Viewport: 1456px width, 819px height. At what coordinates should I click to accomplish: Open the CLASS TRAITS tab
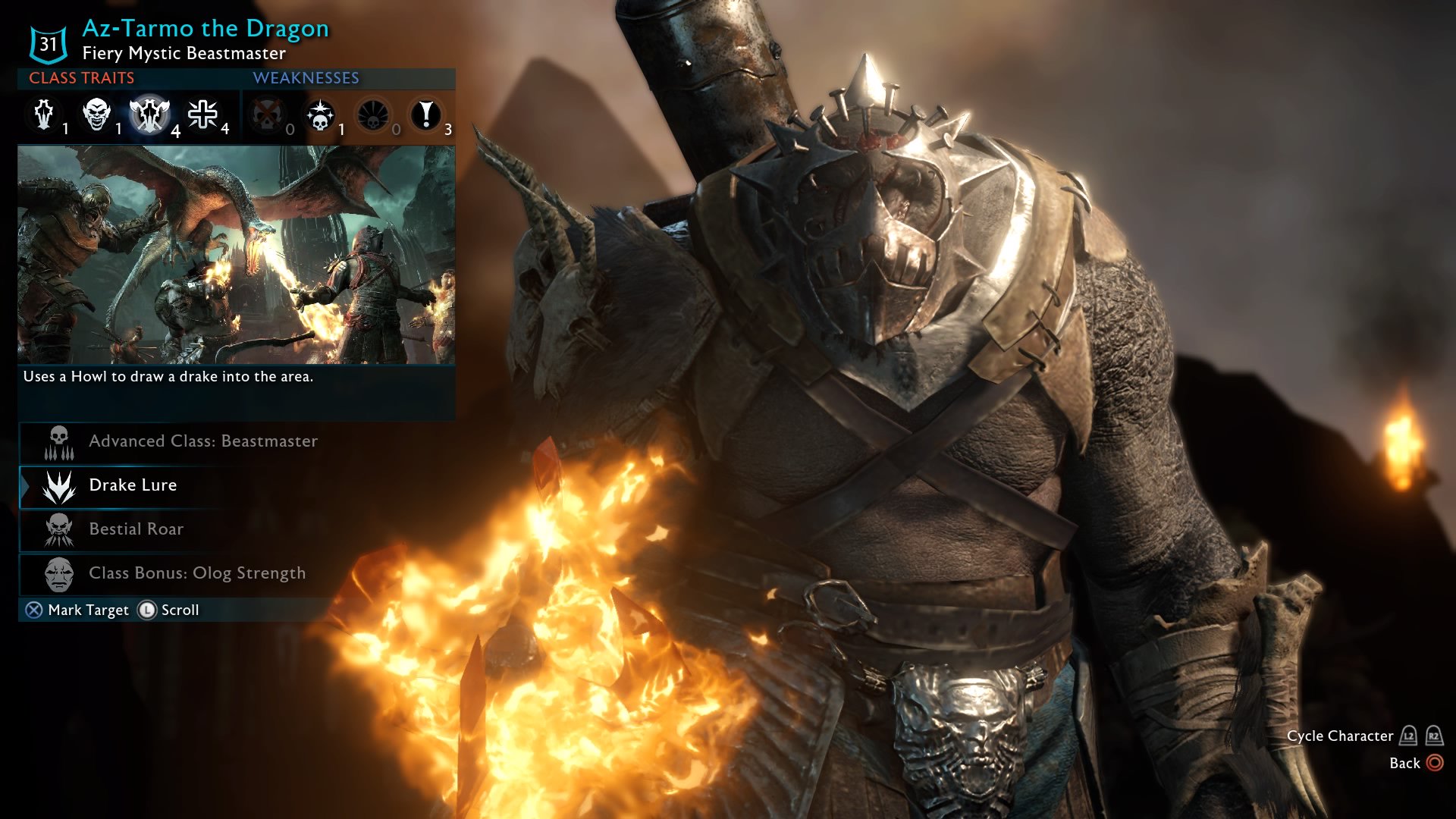(80, 77)
